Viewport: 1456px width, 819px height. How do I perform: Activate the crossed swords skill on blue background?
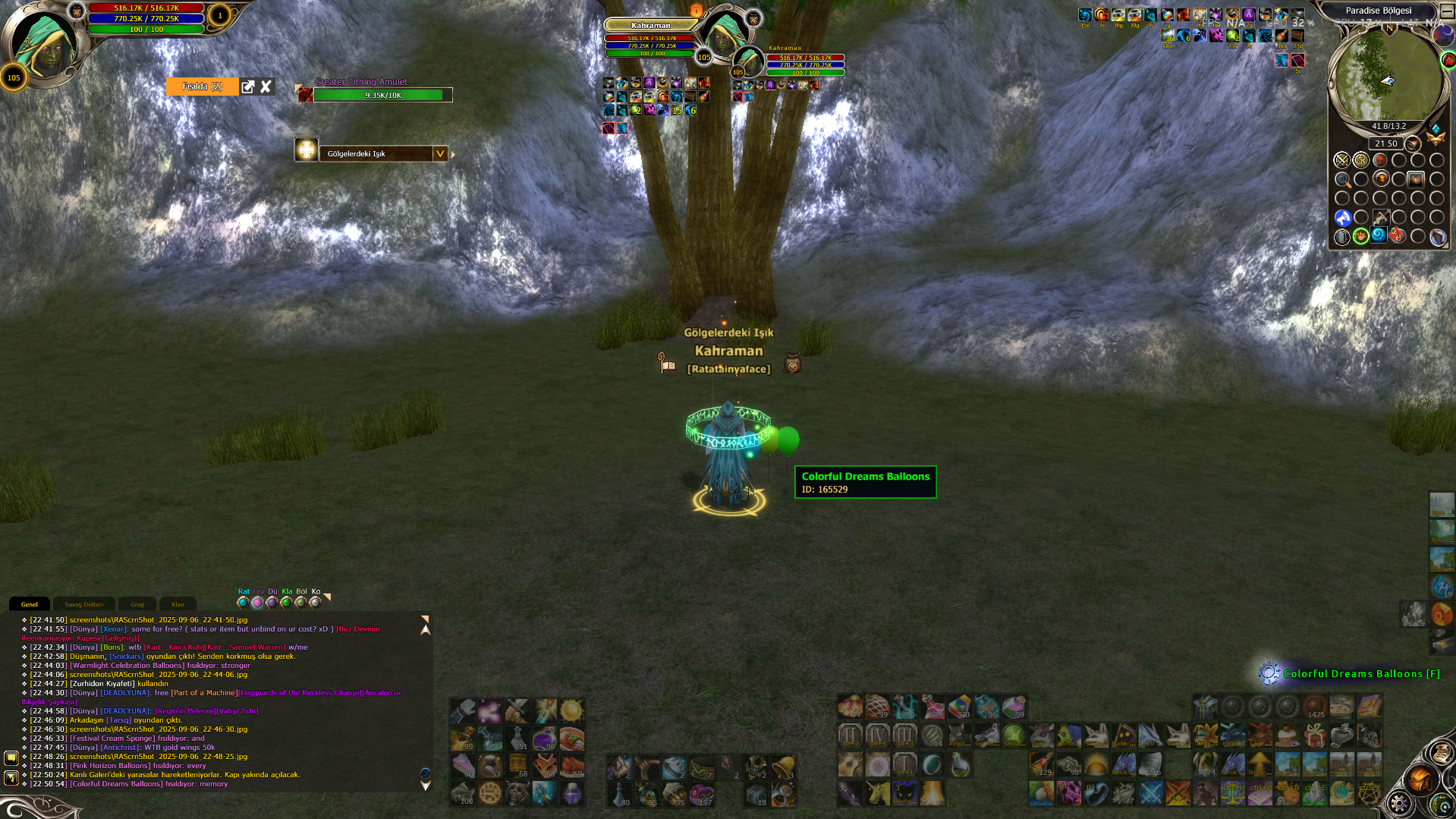point(1150,794)
